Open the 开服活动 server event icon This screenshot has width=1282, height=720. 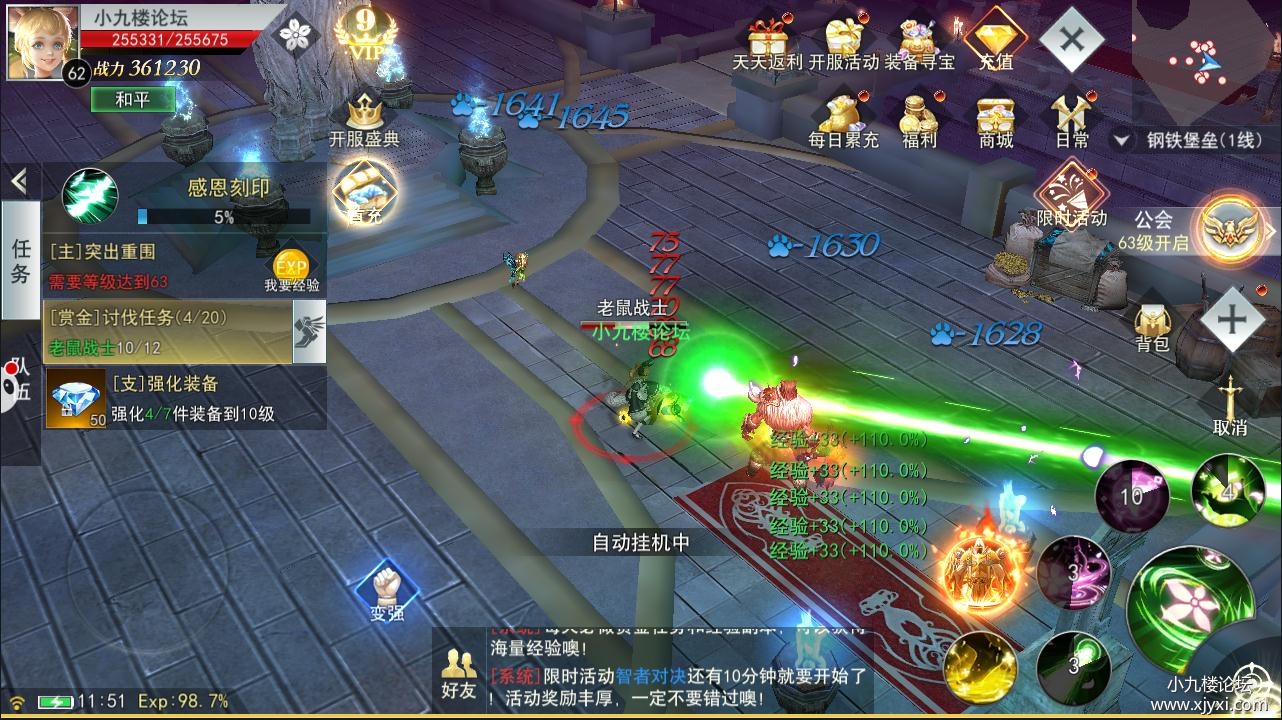pyautogui.click(x=843, y=42)
